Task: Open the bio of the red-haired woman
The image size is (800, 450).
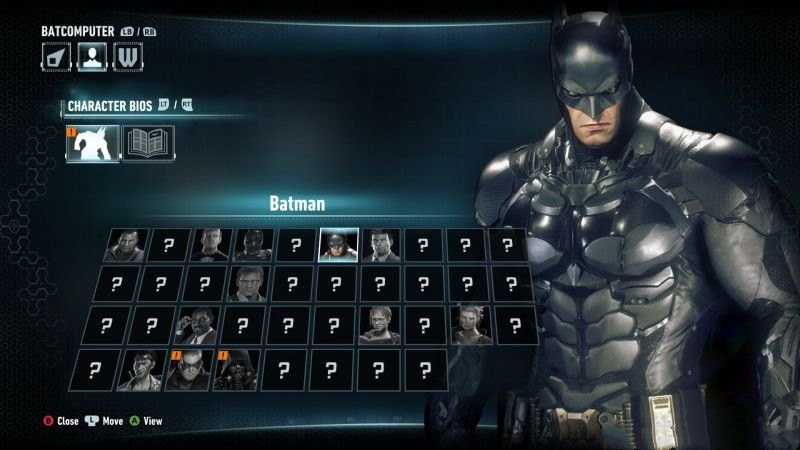Action: pos(470,325)
